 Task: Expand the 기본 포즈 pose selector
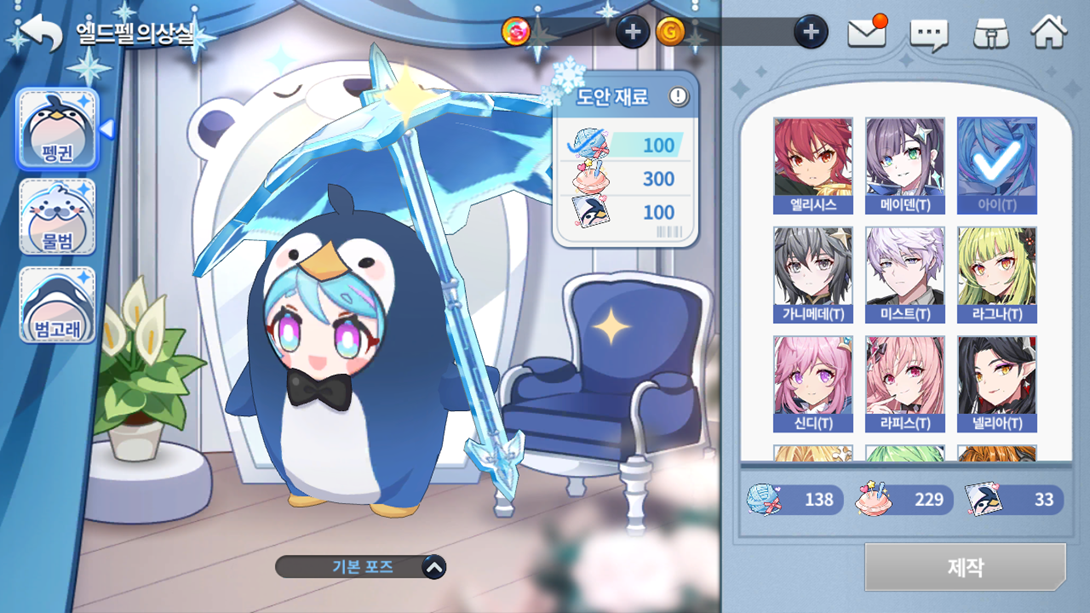pyautogui.click(x=433, y=567)
